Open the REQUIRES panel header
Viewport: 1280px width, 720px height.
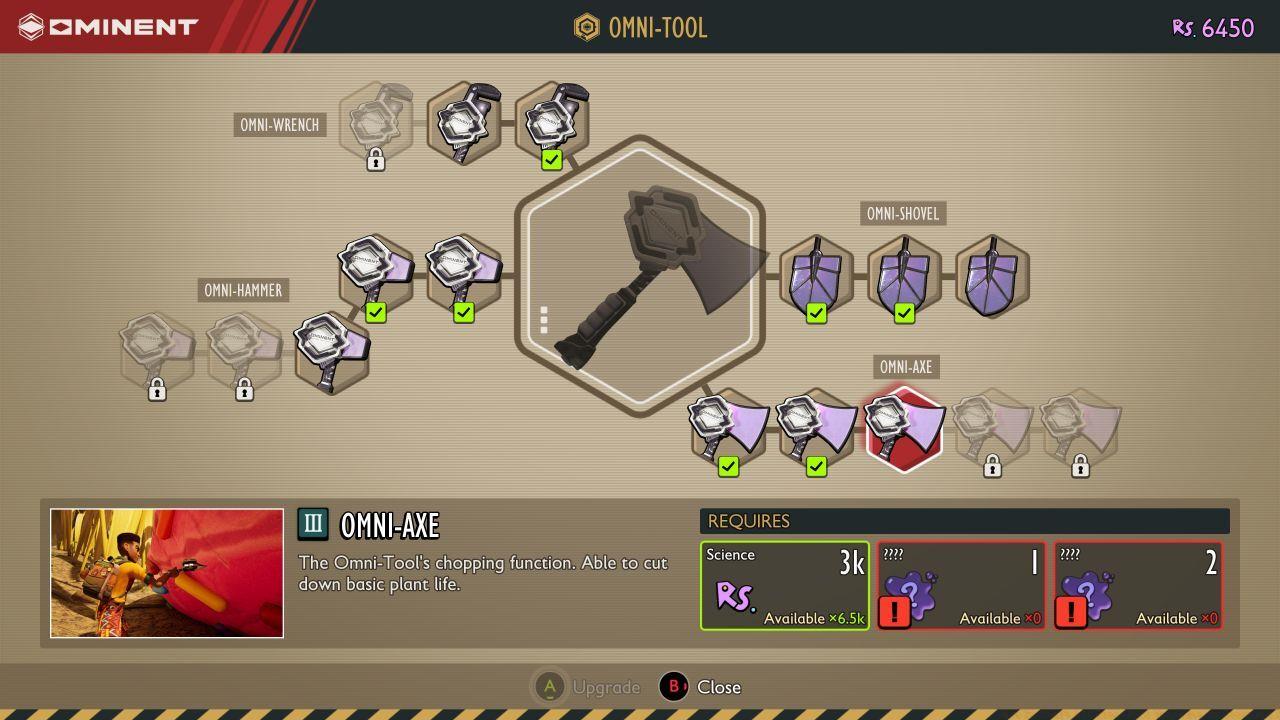tap(966, 521)
